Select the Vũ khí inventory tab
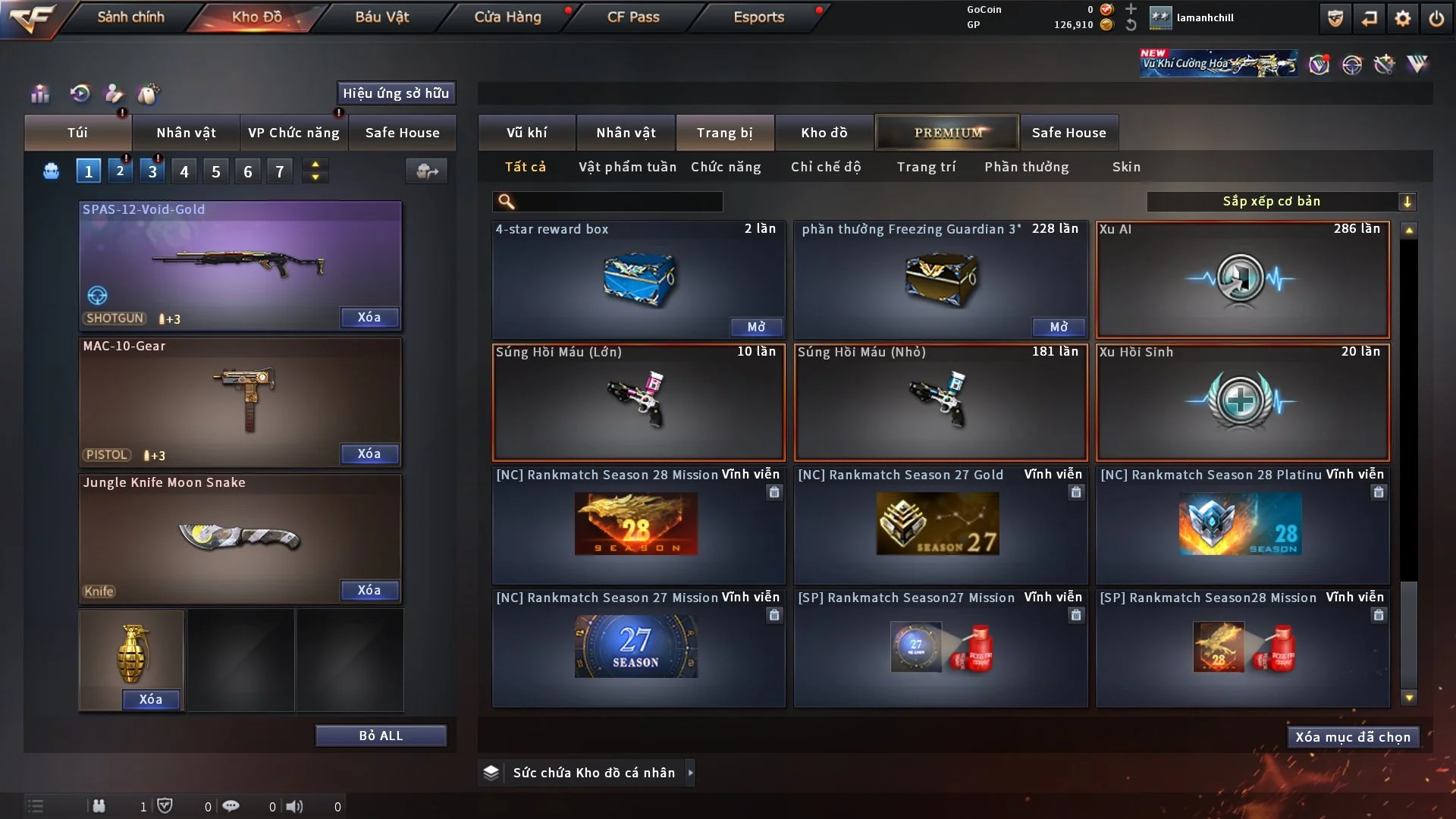Viewport: 1456px width, 819px height. pyautogui.click(x=526, y=133)
